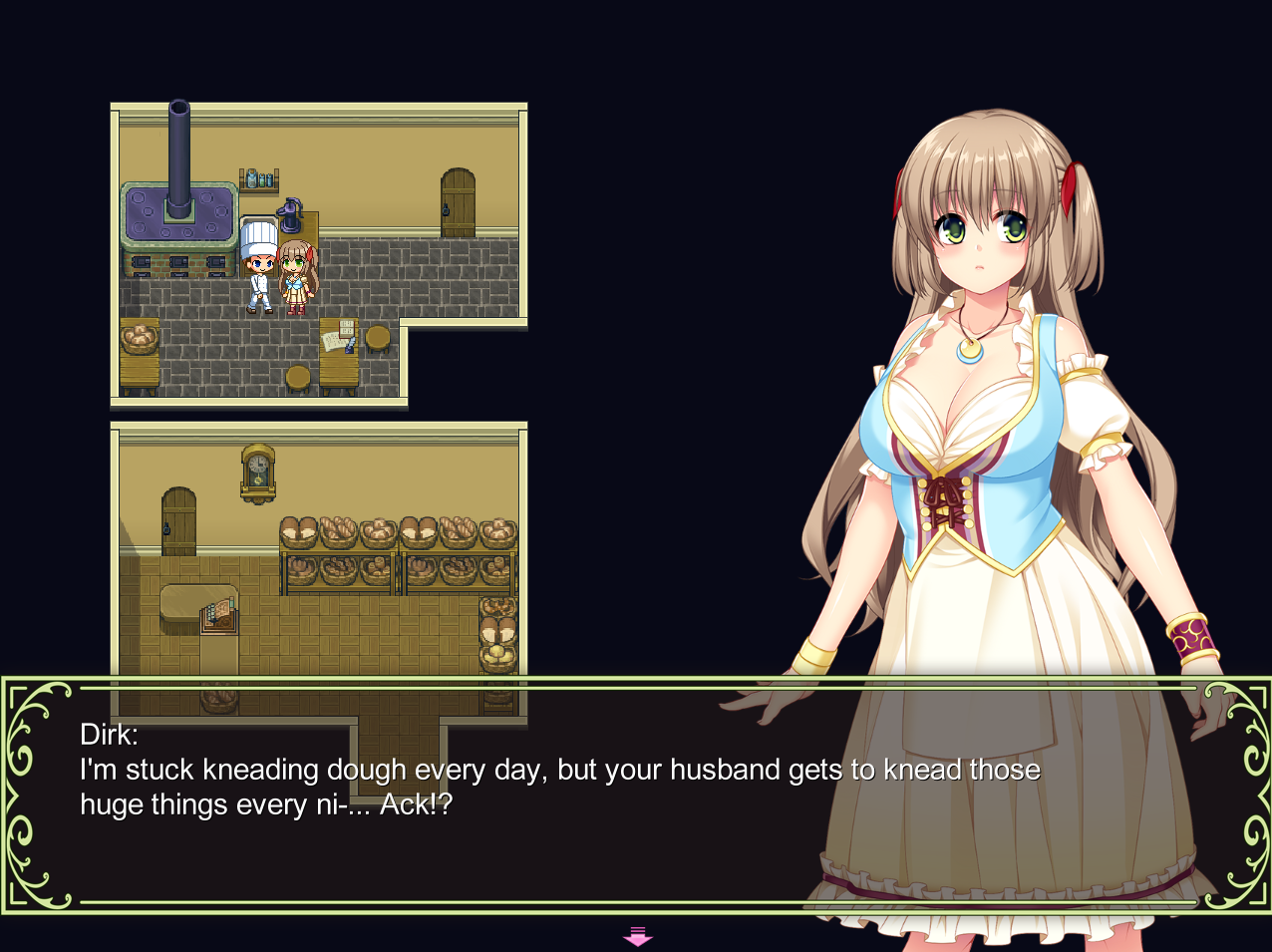Click the pink continue arrow below the dialogue
Image resolution: width=1272 pixels, height=952 pixels.
[x=637, y=936]
